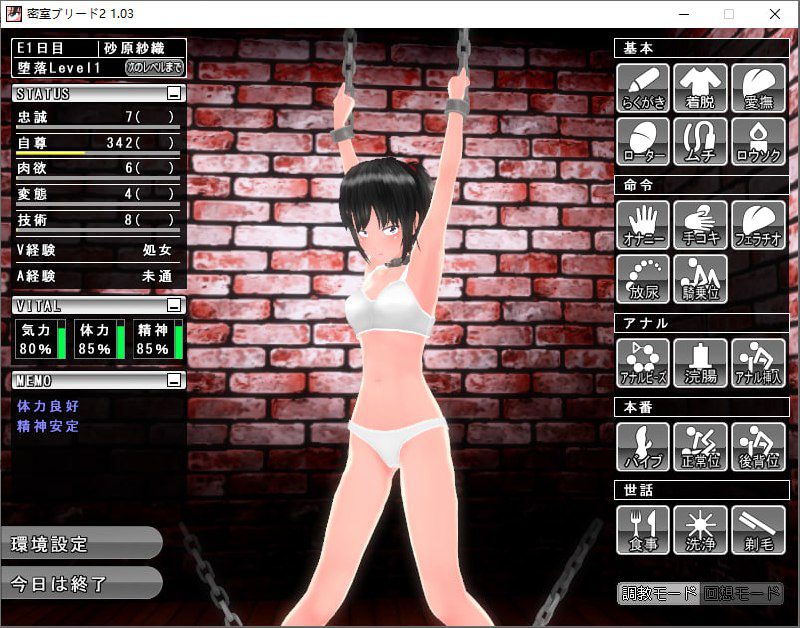Switch to 回想モード tab
Image resolution: width=800 pixels, height=628 pixels.
(741, 593)
